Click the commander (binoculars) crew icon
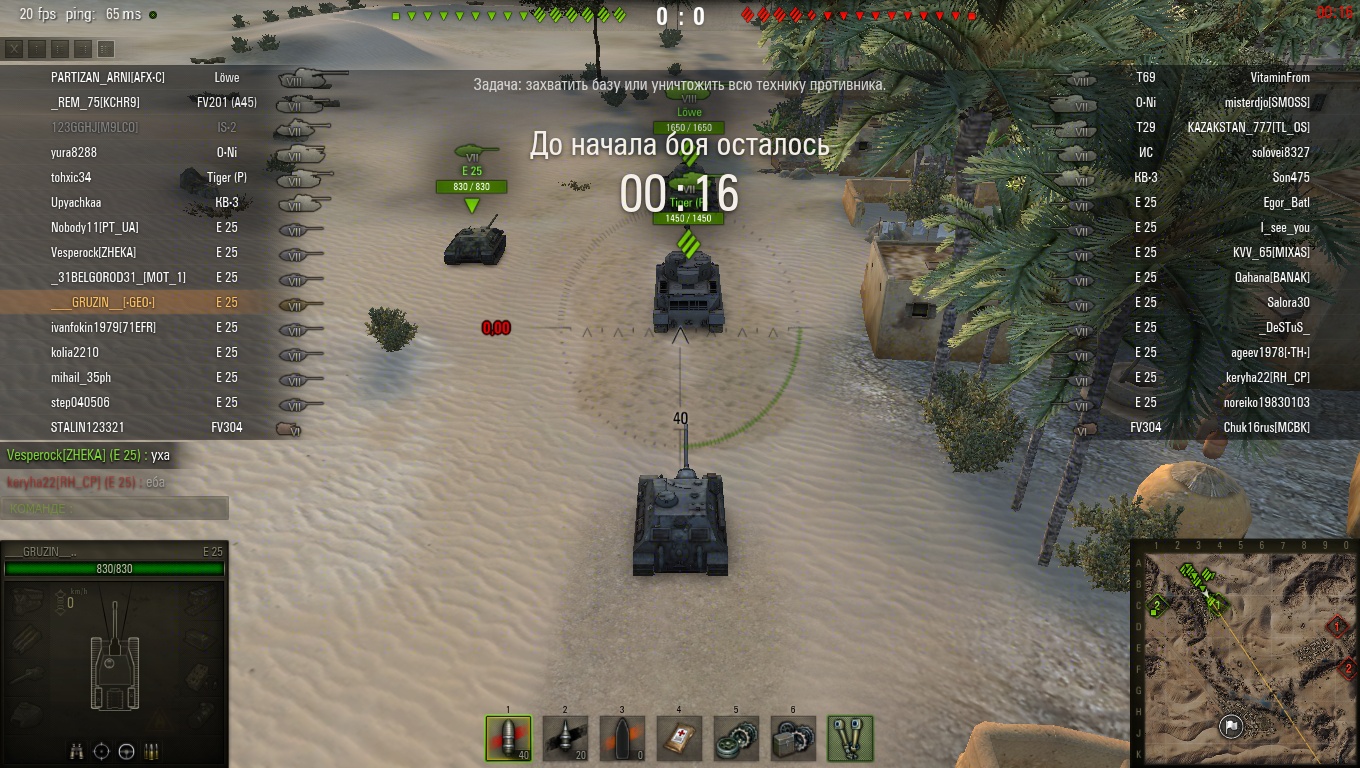This screenshot has height=768, width=1360. [77, 751]
